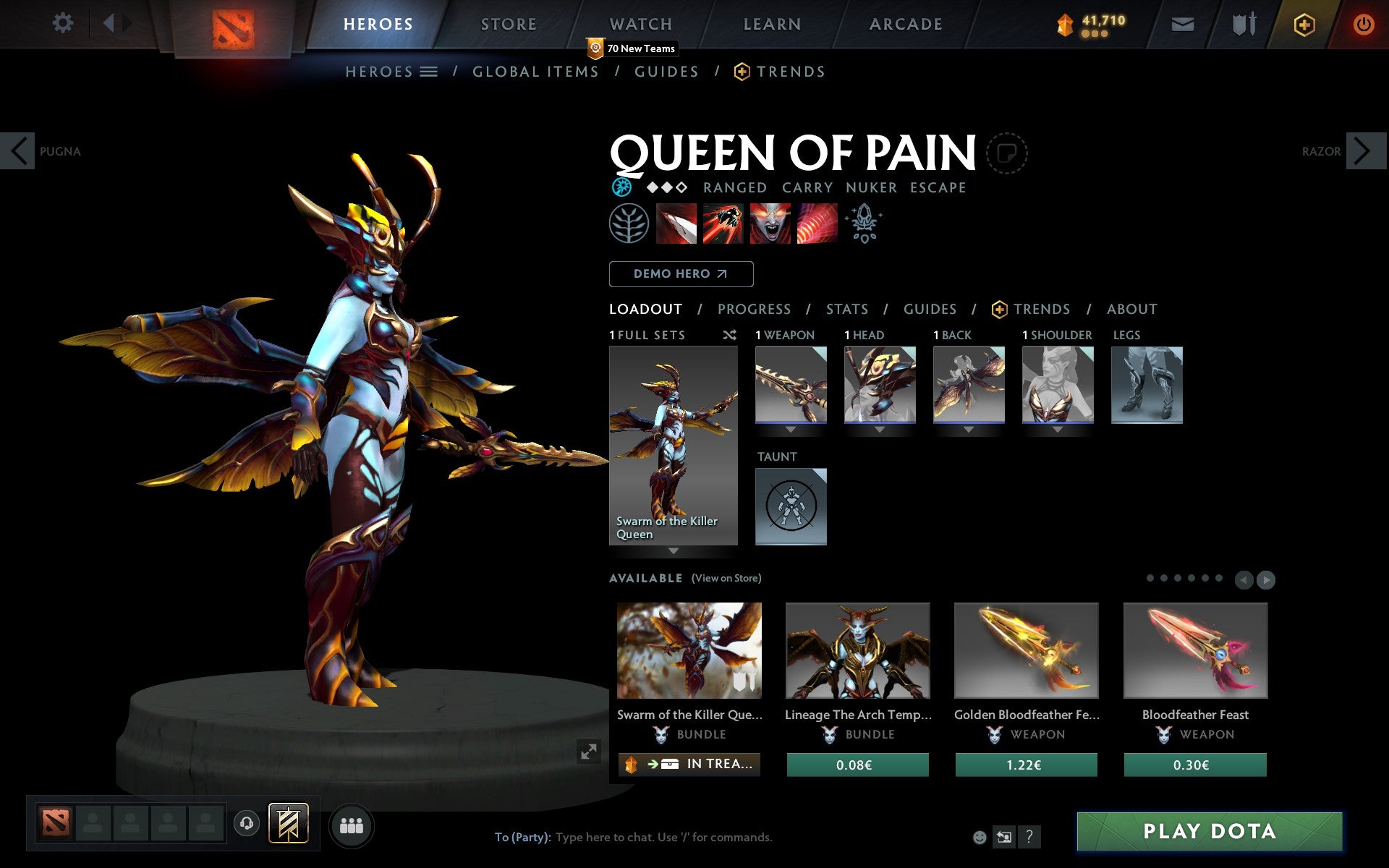The width and height of the screenshot is (1389, 868).
Task: Open the heroes hamburger list menu
Action: [429, 72]
